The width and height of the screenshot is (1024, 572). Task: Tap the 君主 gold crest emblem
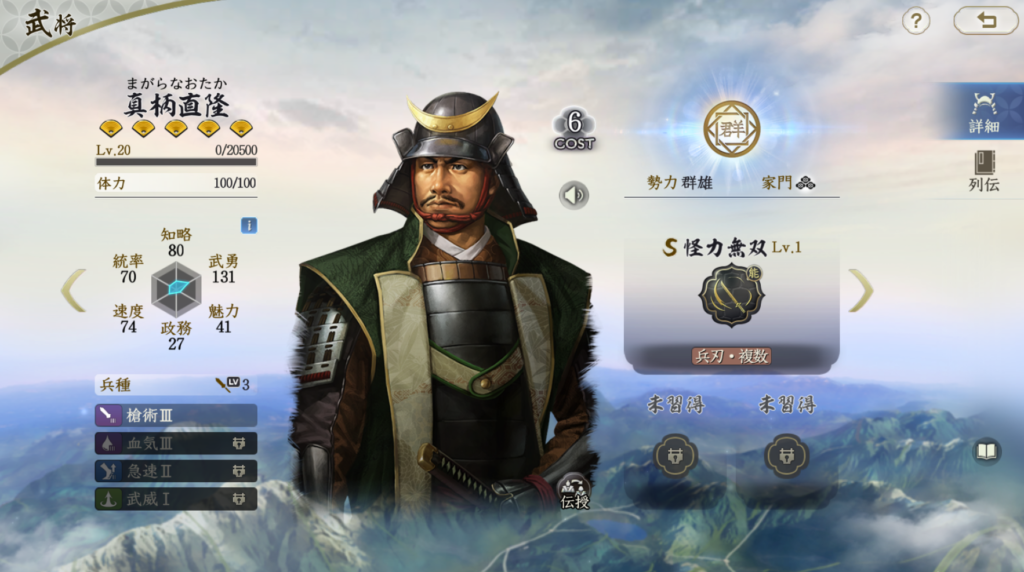tap(731, 129)
